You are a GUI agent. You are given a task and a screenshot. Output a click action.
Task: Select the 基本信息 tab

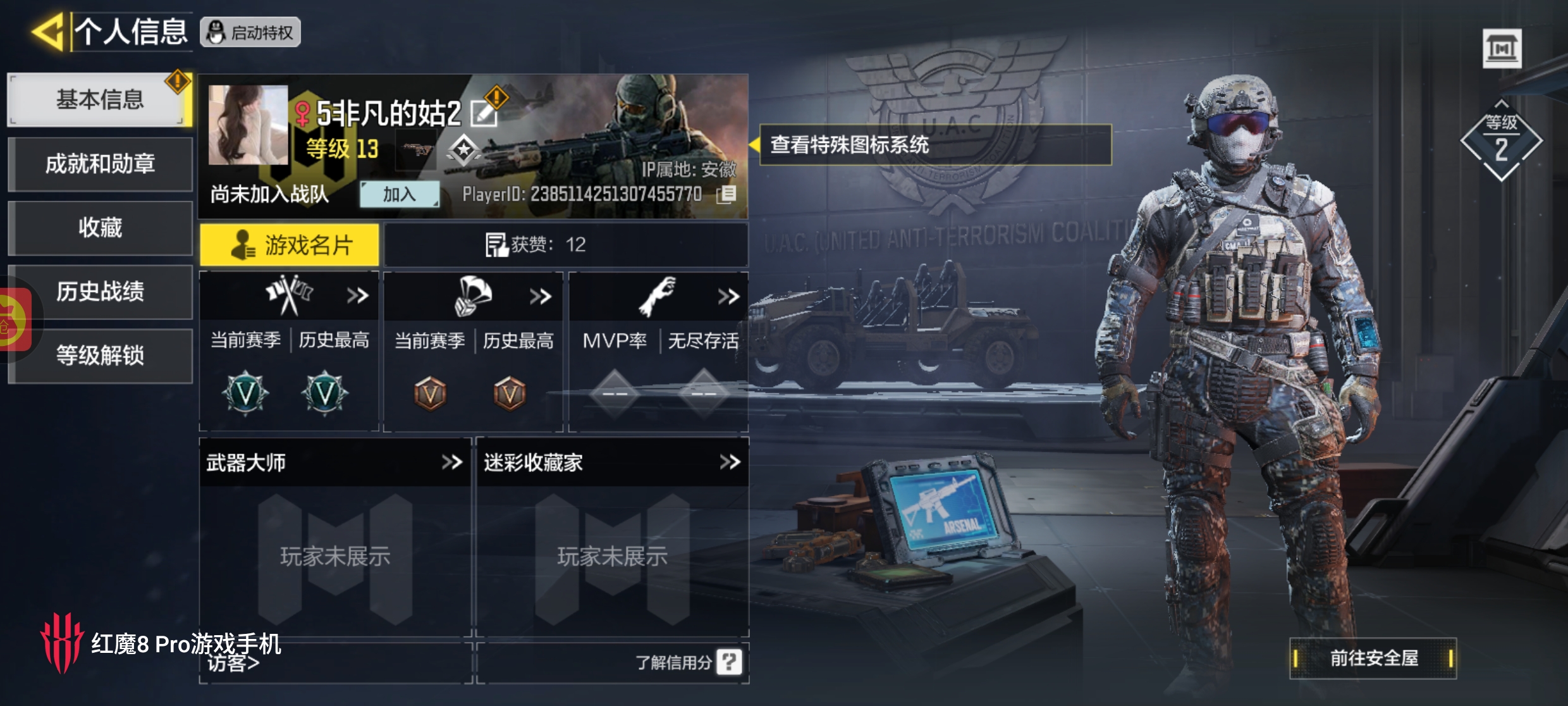pos(99,100)
